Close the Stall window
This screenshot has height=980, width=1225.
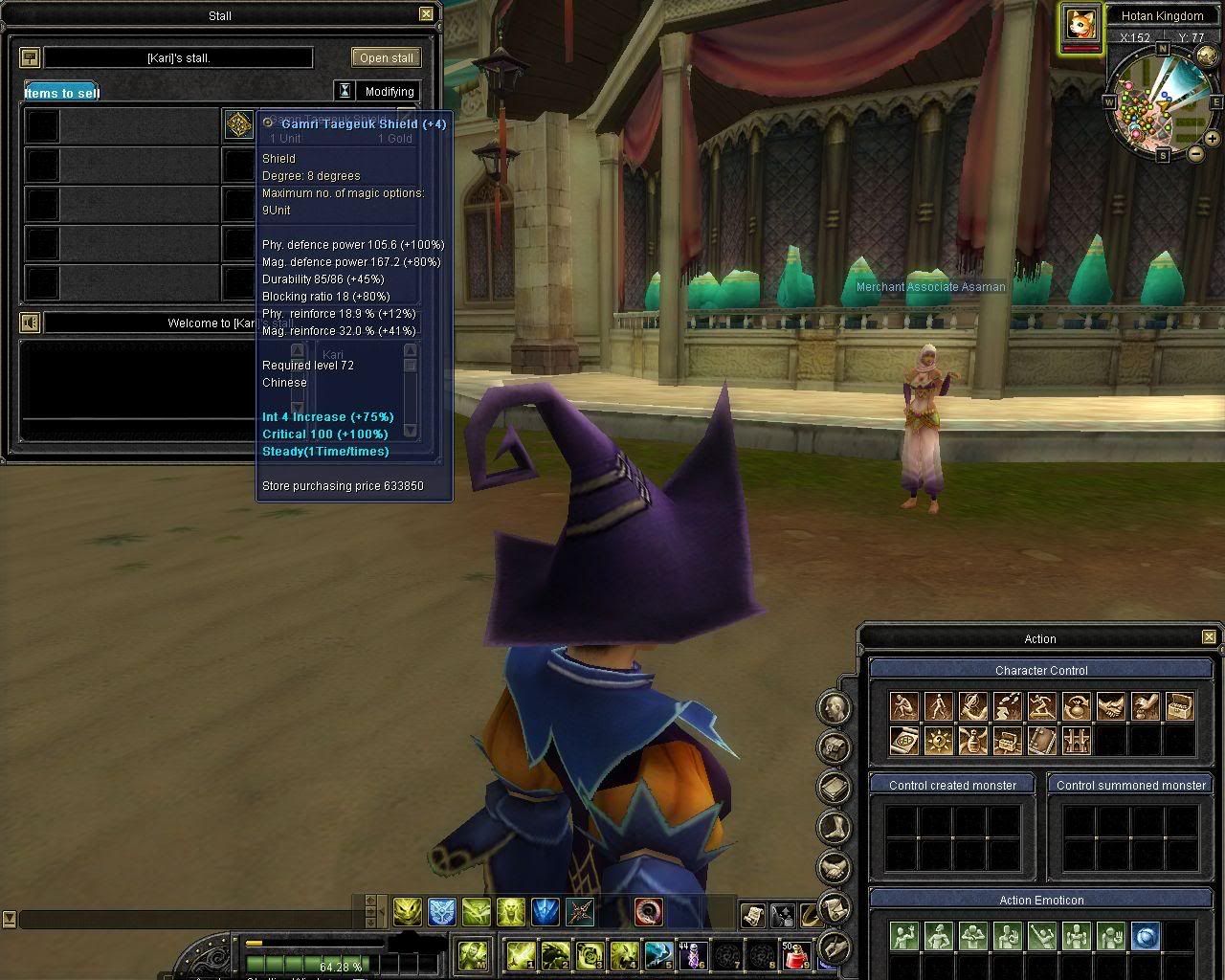pyautogui.click(x=427, y=14)
